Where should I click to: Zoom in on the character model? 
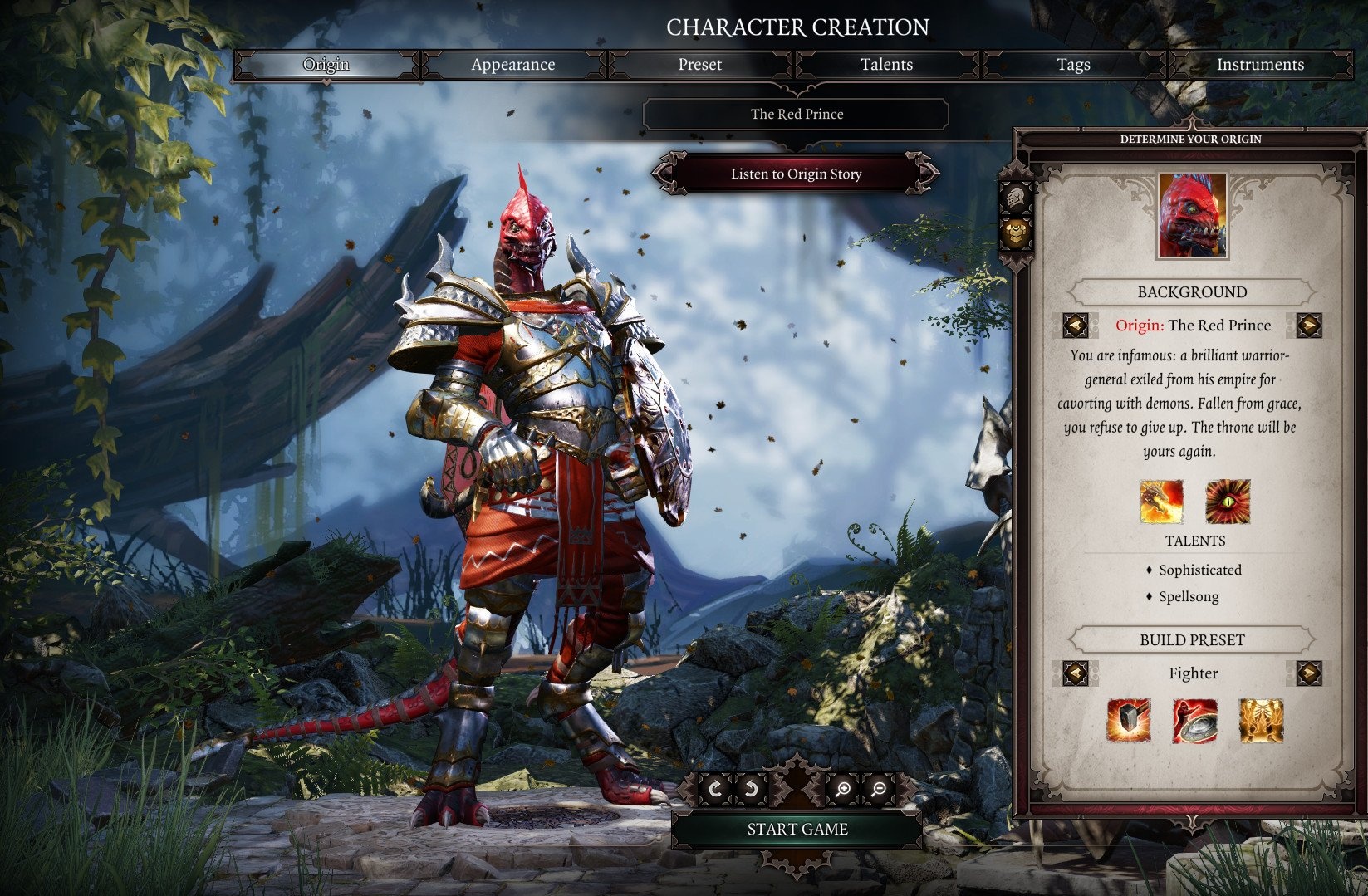pos(842,789)
